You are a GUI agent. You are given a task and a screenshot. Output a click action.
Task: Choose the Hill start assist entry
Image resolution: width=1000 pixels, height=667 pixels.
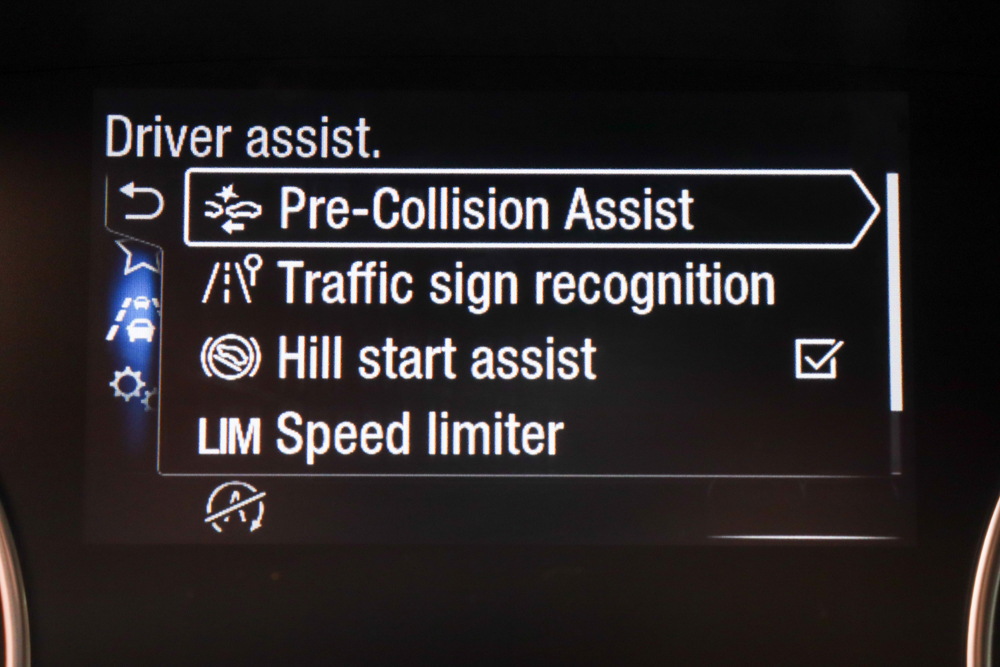436,359
